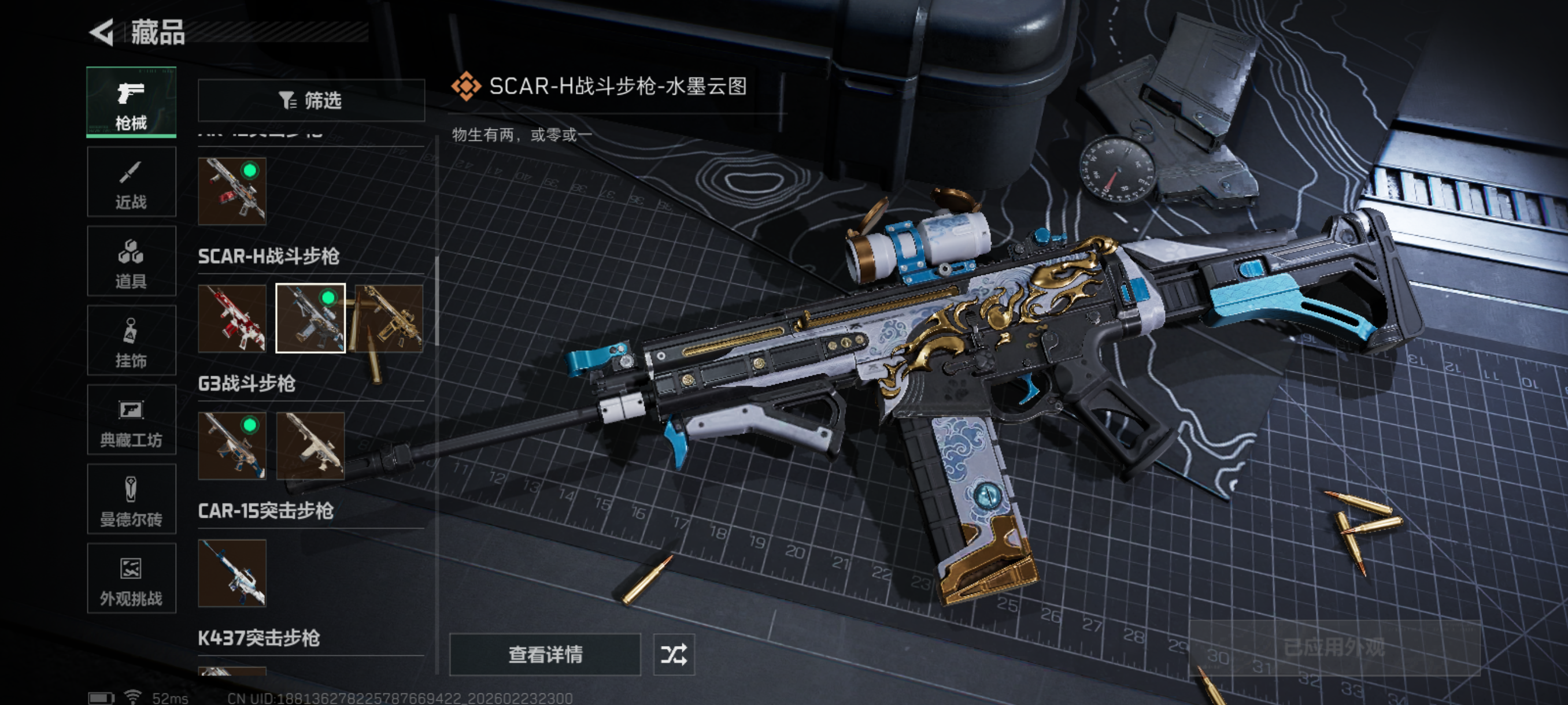Activate the shuffle random skin icon

(x=674, y=655)
